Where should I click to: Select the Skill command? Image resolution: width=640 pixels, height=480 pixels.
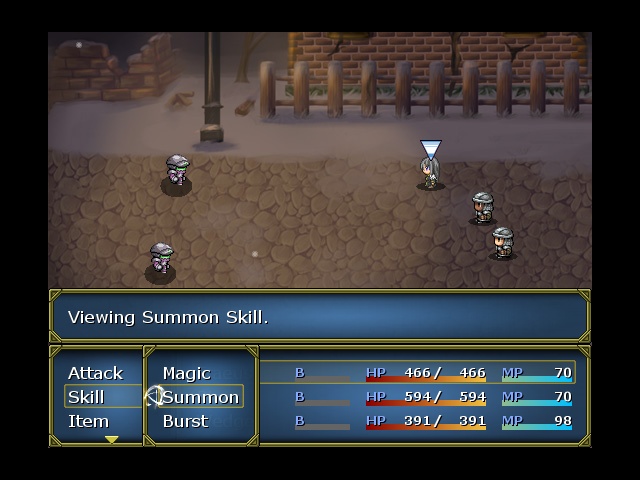click(x=86, y=397)
